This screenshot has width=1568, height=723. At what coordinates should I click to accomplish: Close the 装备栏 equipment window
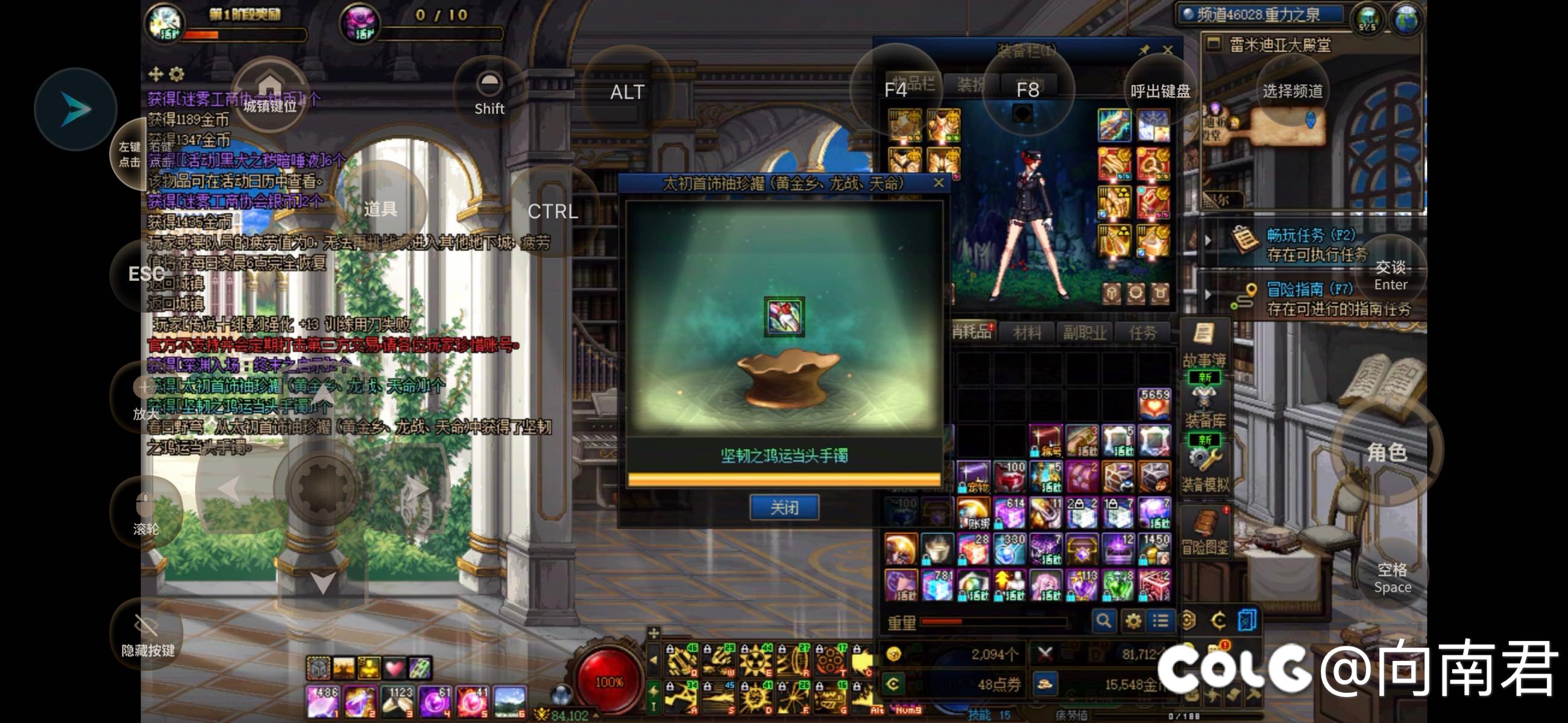(1167, 50)
